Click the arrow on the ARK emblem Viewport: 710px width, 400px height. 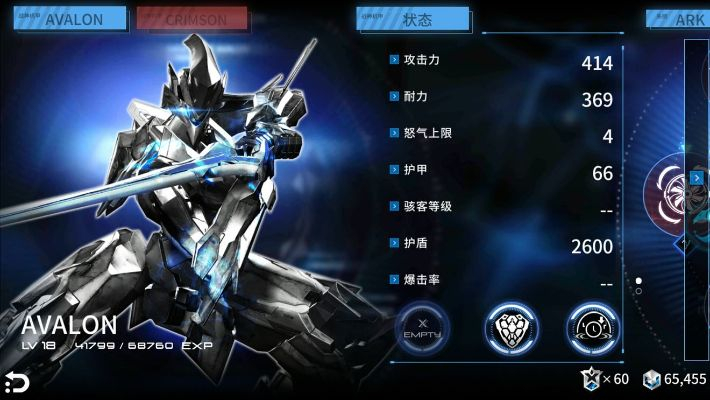pyautogui.click(x=696, y=179)
